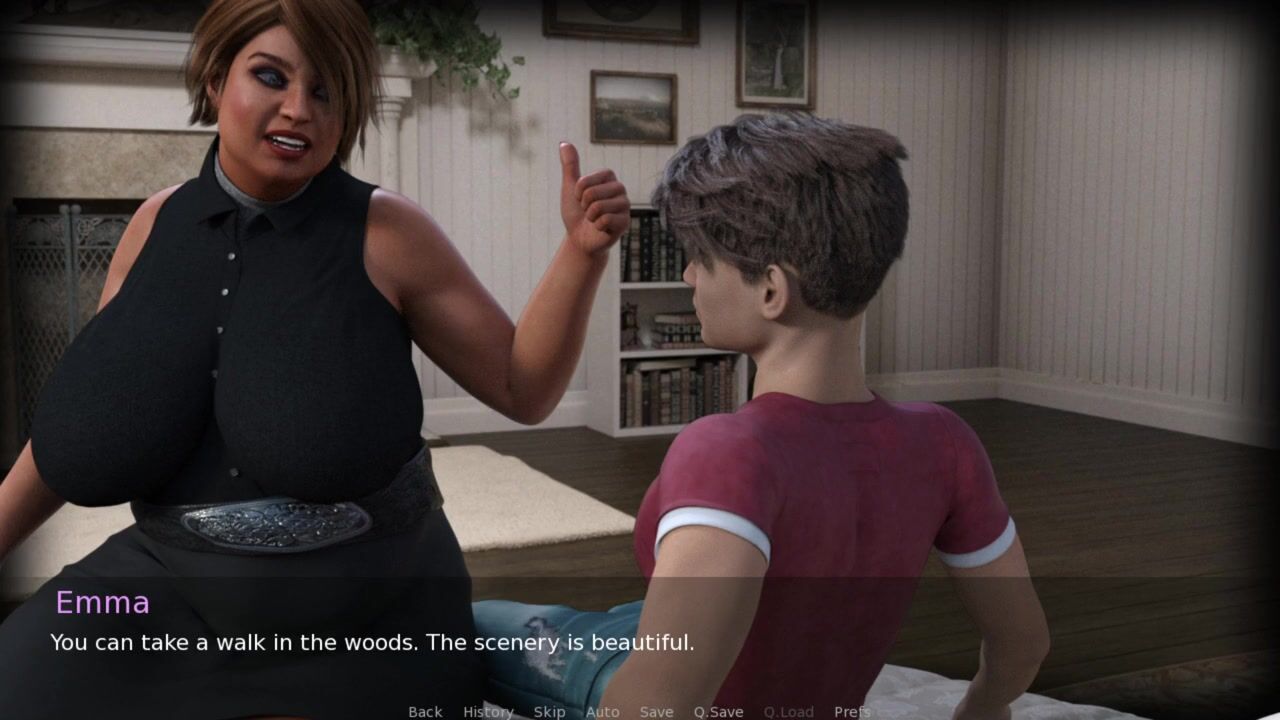Activate Skip to fast-forward dialogue
Image resolution: width=1280 pixels, height=720 pixels.
(x=549, y=711)
